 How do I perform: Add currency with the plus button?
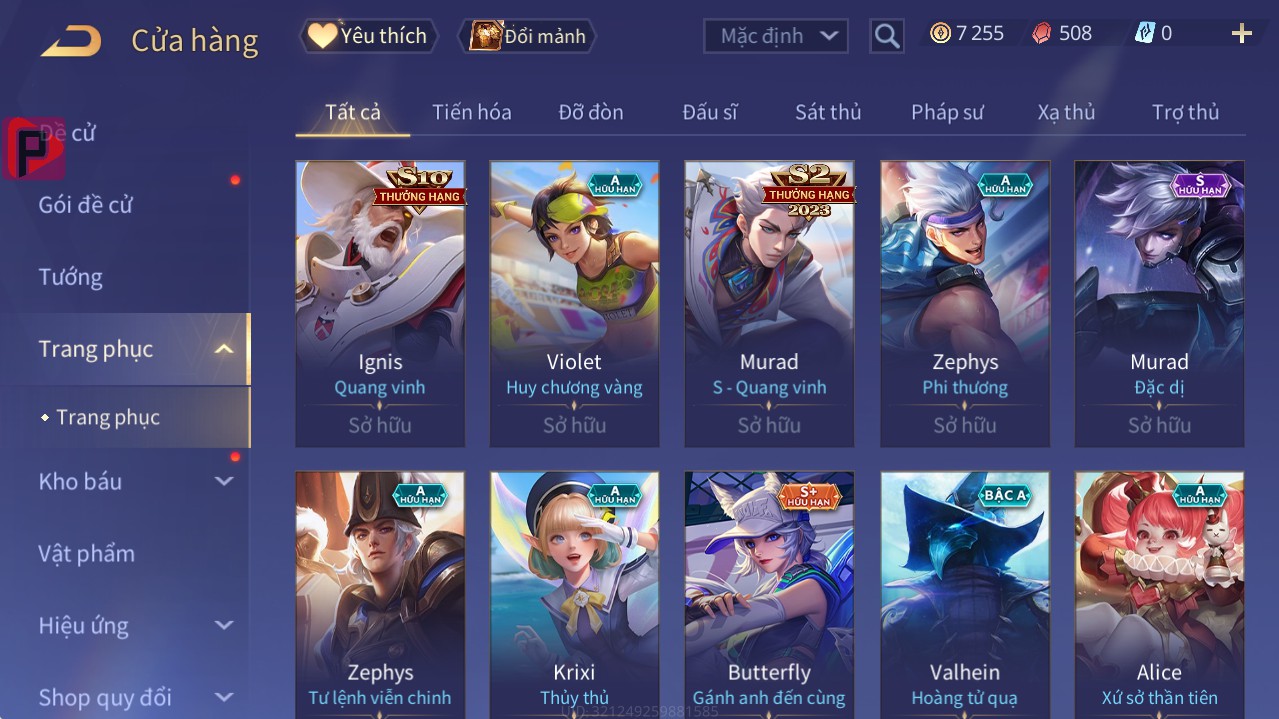1241,34
